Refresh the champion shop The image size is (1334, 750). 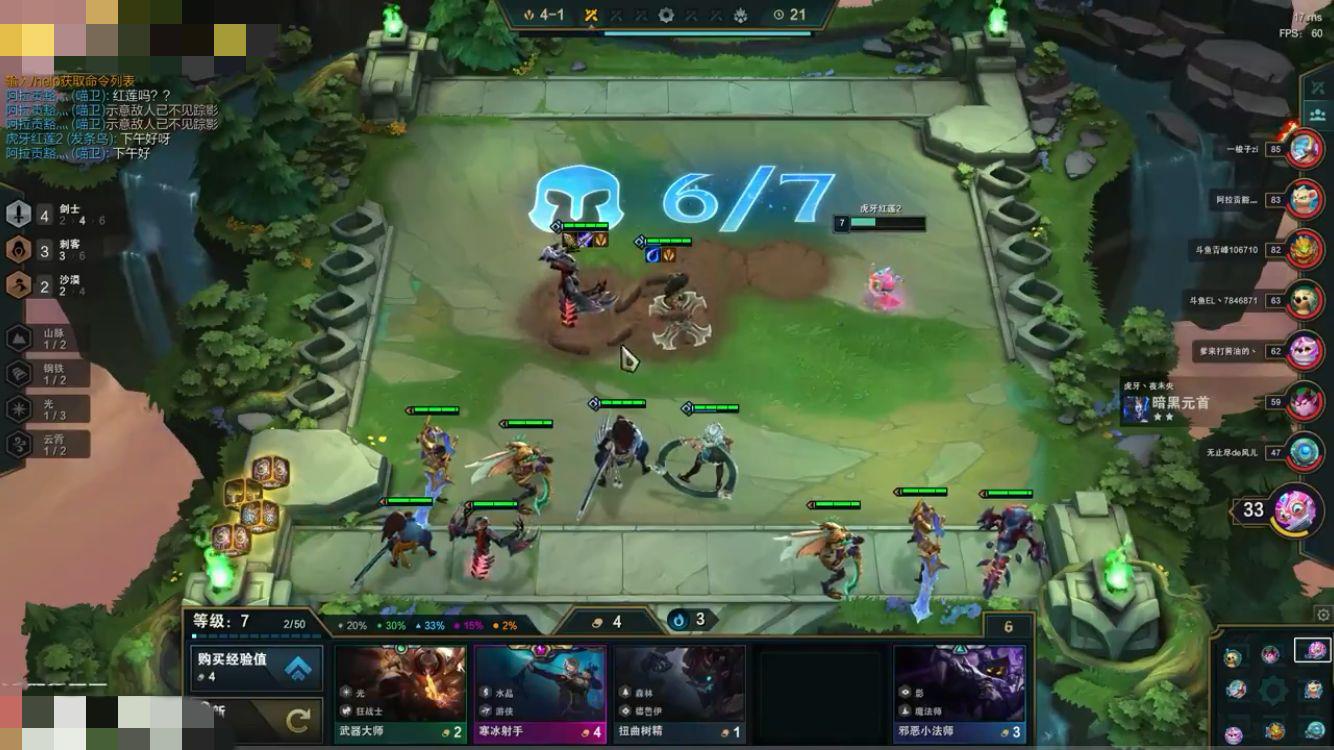(x=297, y=720)
